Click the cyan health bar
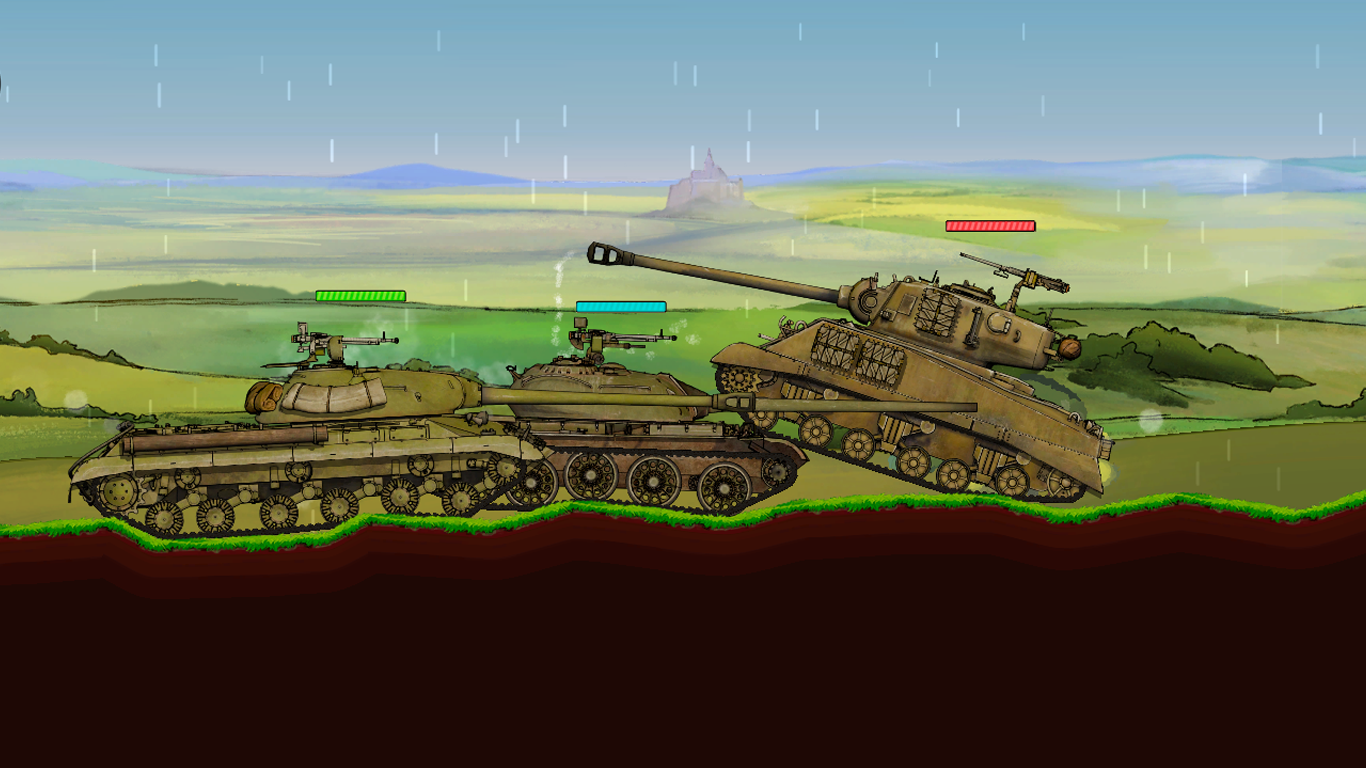This screenshot has height=768, width=1366. pos(619,304)
